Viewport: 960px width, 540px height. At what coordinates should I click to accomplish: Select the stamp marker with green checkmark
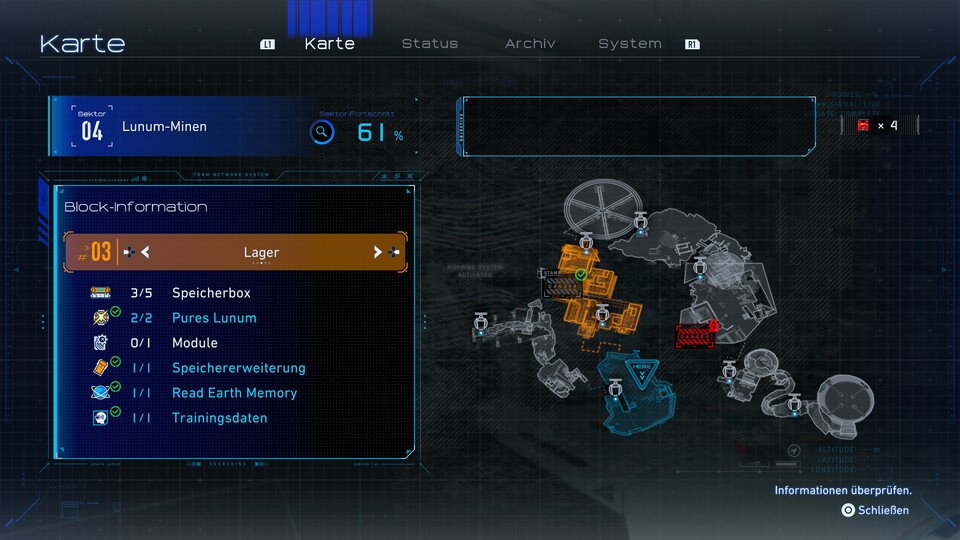coord(562,284)
